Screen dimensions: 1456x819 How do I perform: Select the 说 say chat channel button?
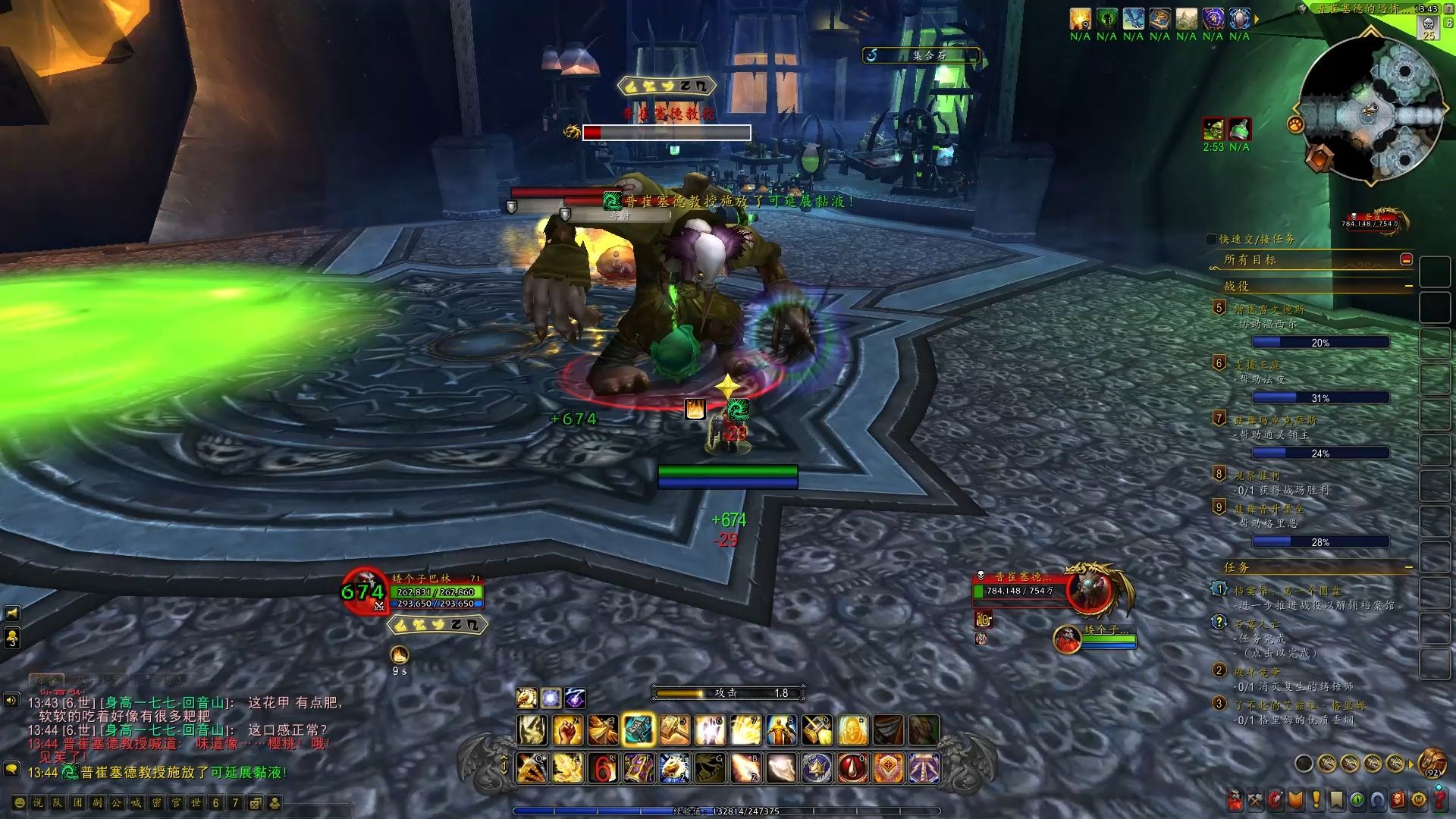pyautogui.click(x=39, y=802)
